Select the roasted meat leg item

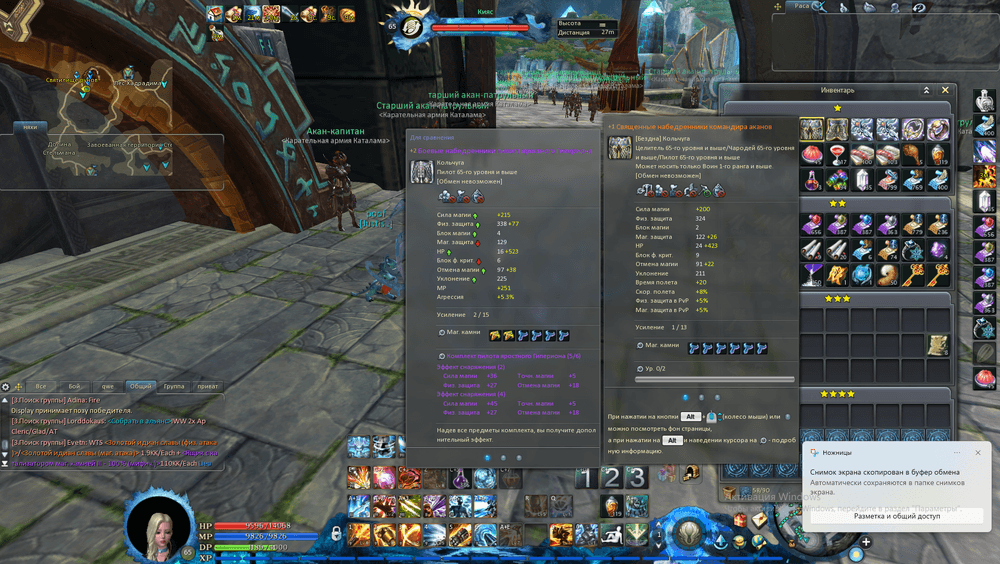(x=912, y=154)
